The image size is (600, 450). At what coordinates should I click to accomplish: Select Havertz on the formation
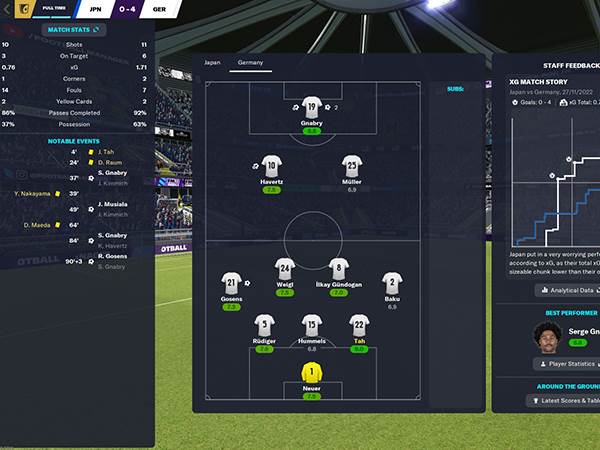click(x=270, y=166)
